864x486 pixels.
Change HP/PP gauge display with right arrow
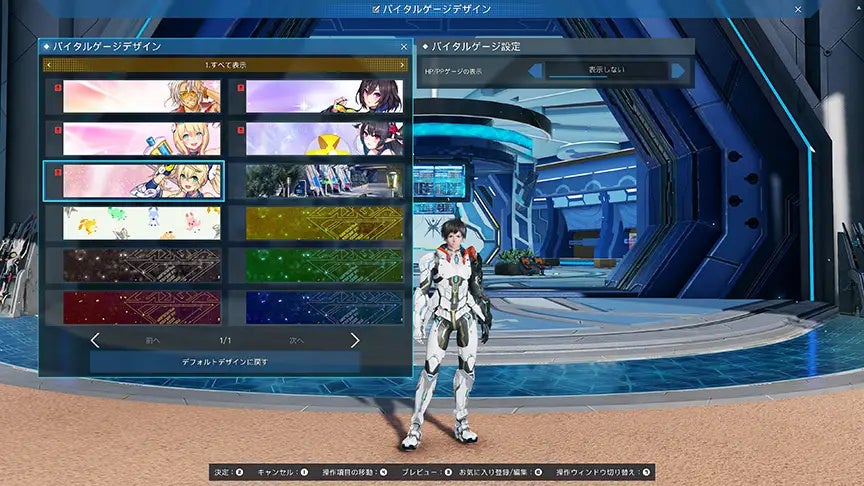pos(679,71)
